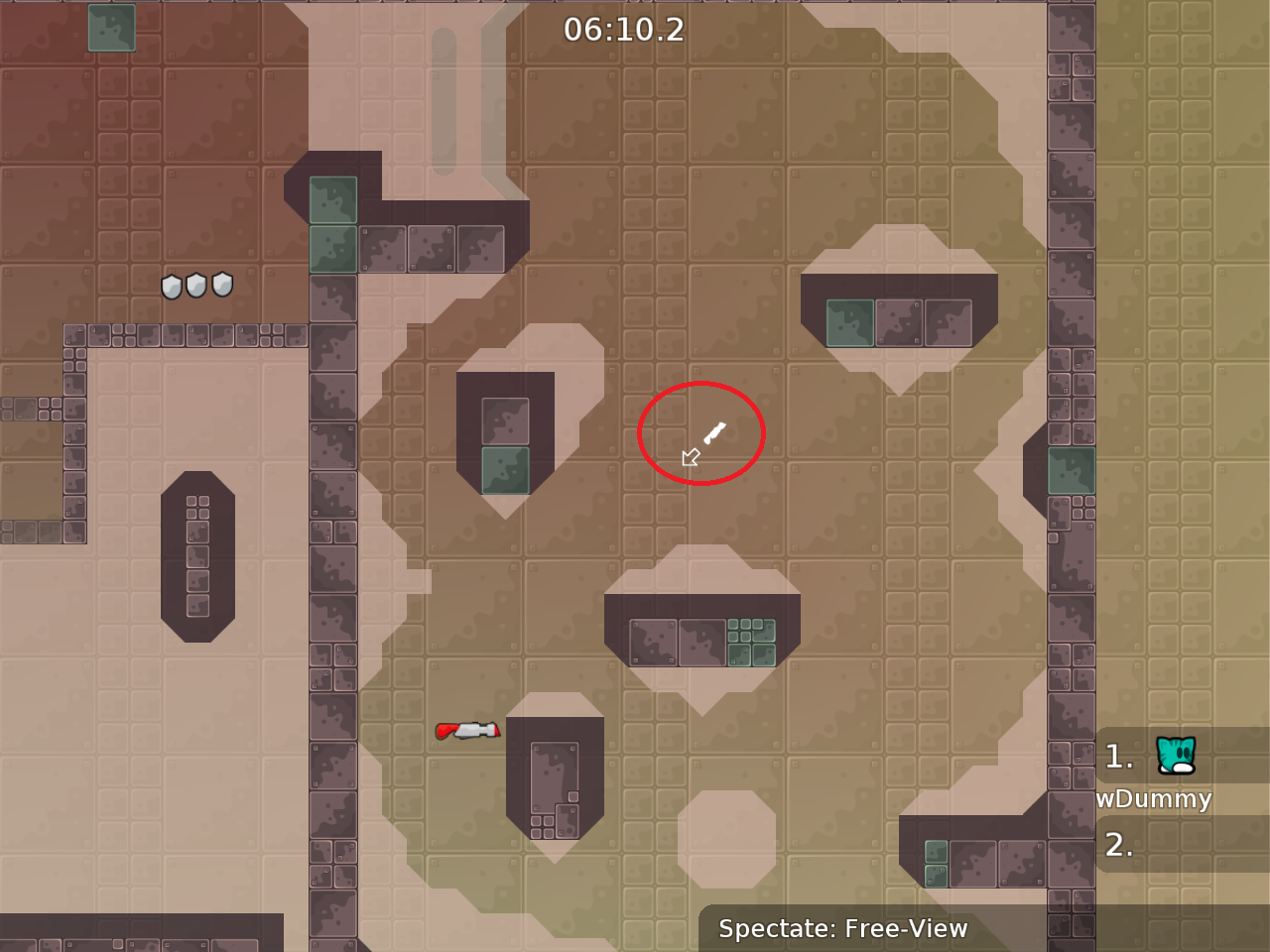
Task: Click the rightmost shield armor pickup
Action: pyautogui.click(x=222, y=285)
